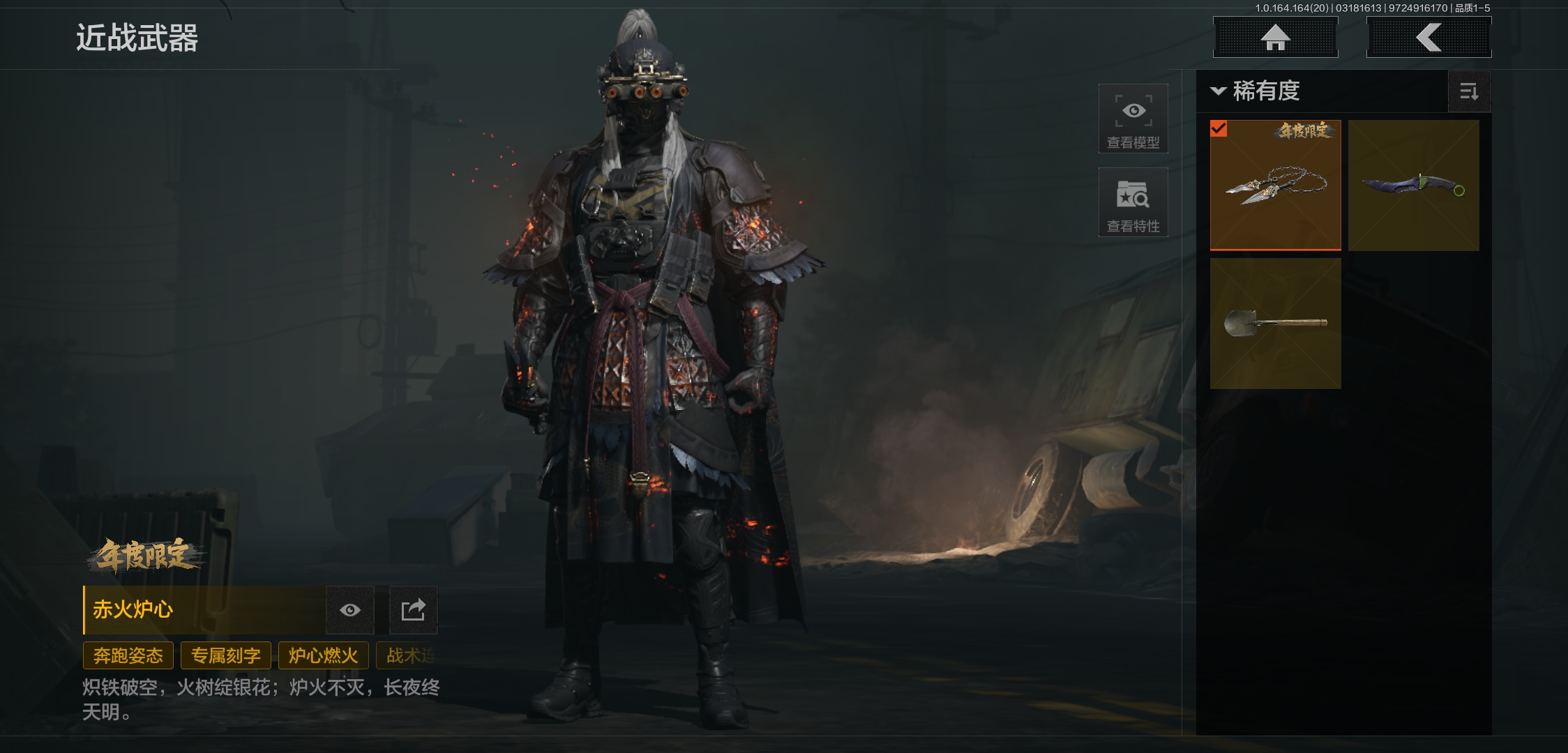Show the 专属刻字 trait tag

pyautogui.click(x=226, y=655)
